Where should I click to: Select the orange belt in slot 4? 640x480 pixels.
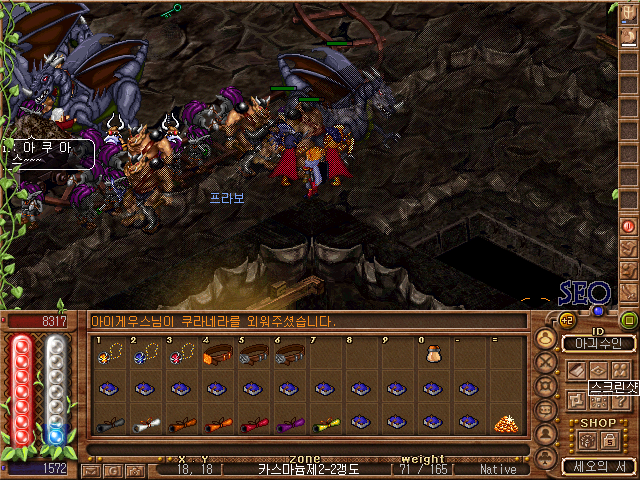pos(218,353)
